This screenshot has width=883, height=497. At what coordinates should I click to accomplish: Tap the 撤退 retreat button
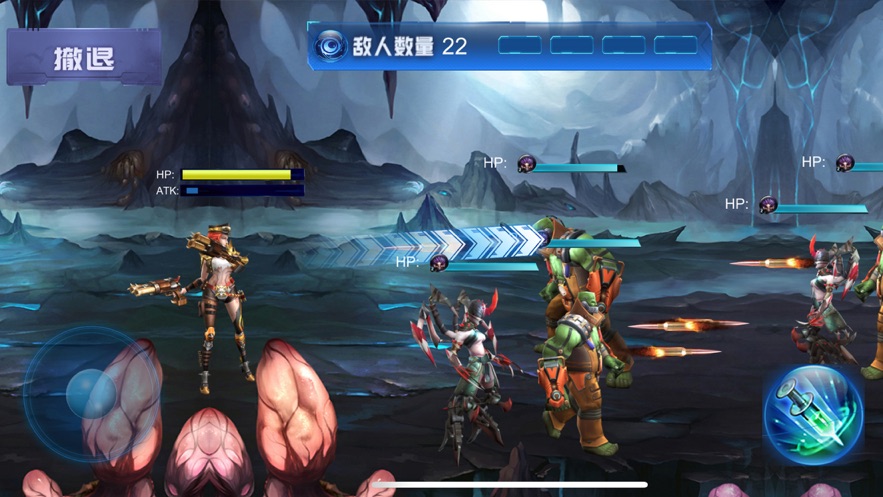tap(83, 57)
